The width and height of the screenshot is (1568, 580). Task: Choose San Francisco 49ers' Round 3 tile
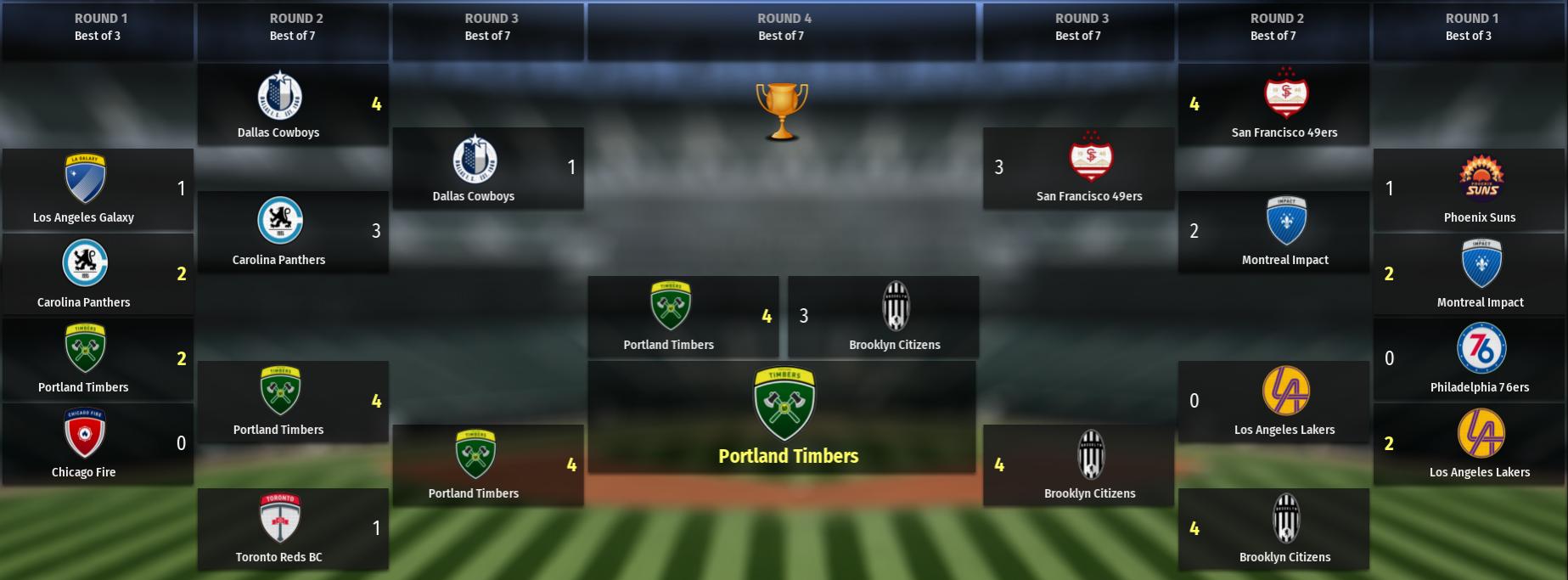tap(1078, 168)
